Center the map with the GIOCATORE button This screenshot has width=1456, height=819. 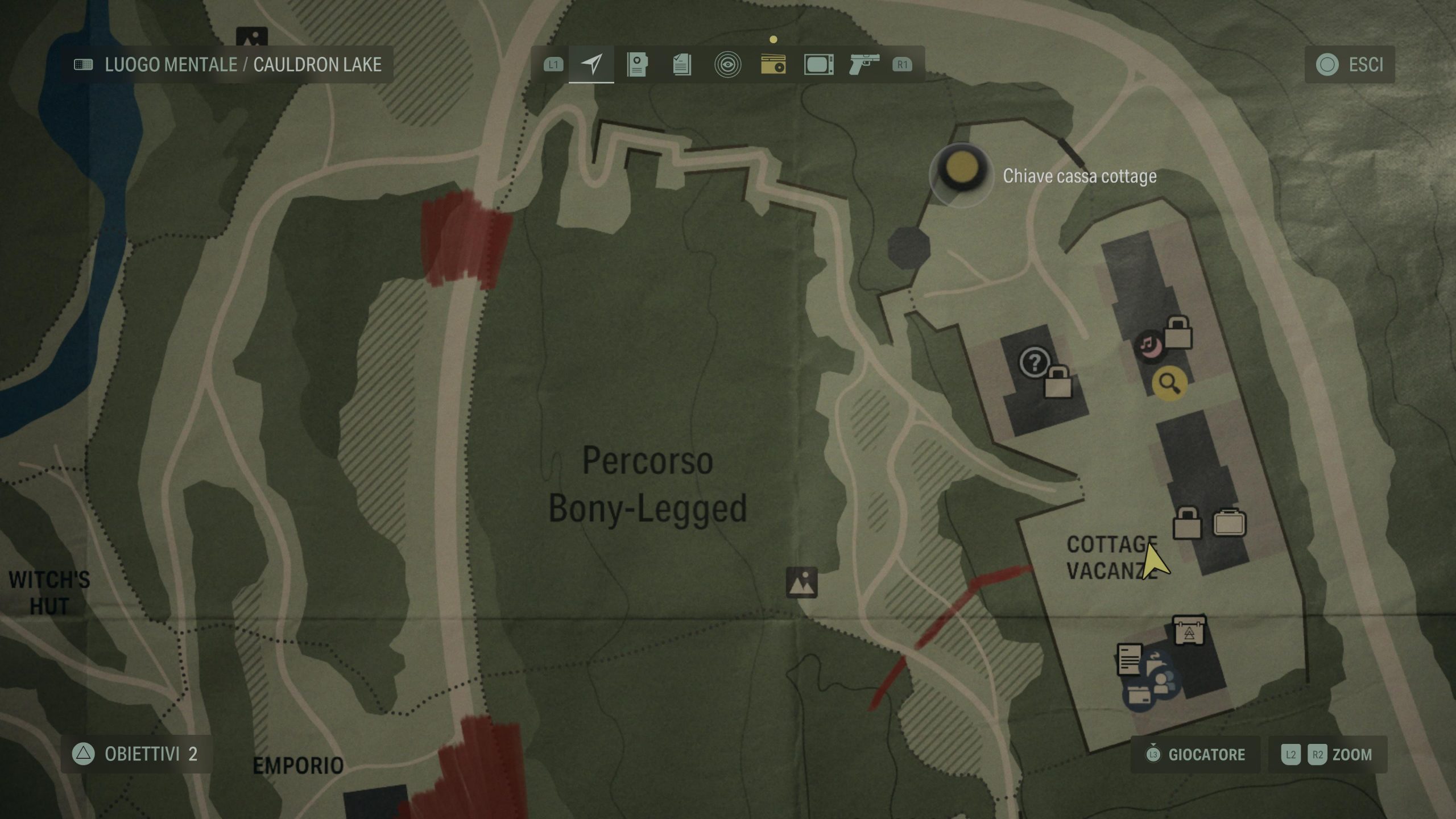click(x=1196, y=755)
